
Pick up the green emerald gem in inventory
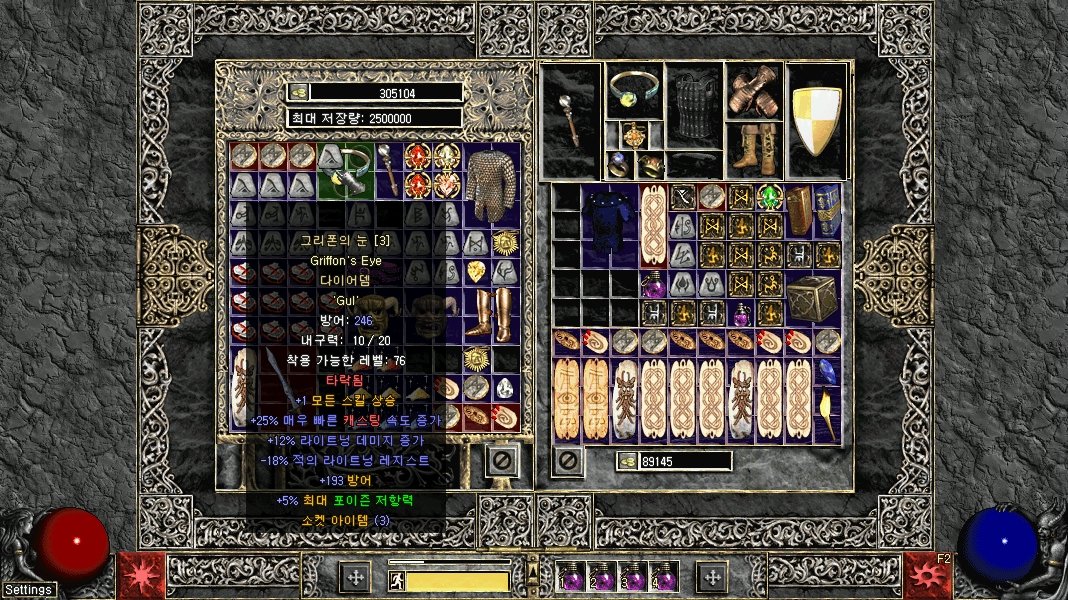point(769,196)
